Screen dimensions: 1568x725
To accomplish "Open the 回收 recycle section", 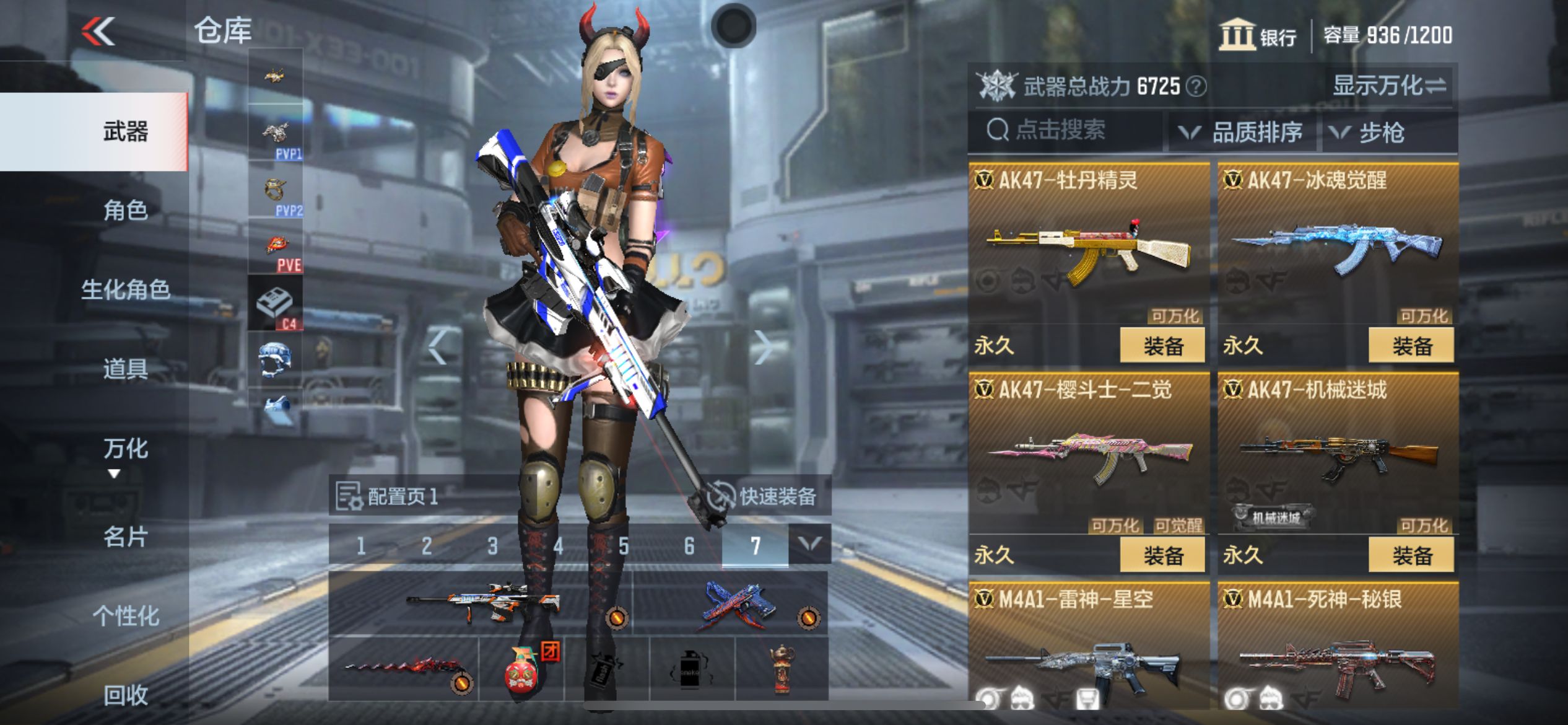I will [125, 695].
